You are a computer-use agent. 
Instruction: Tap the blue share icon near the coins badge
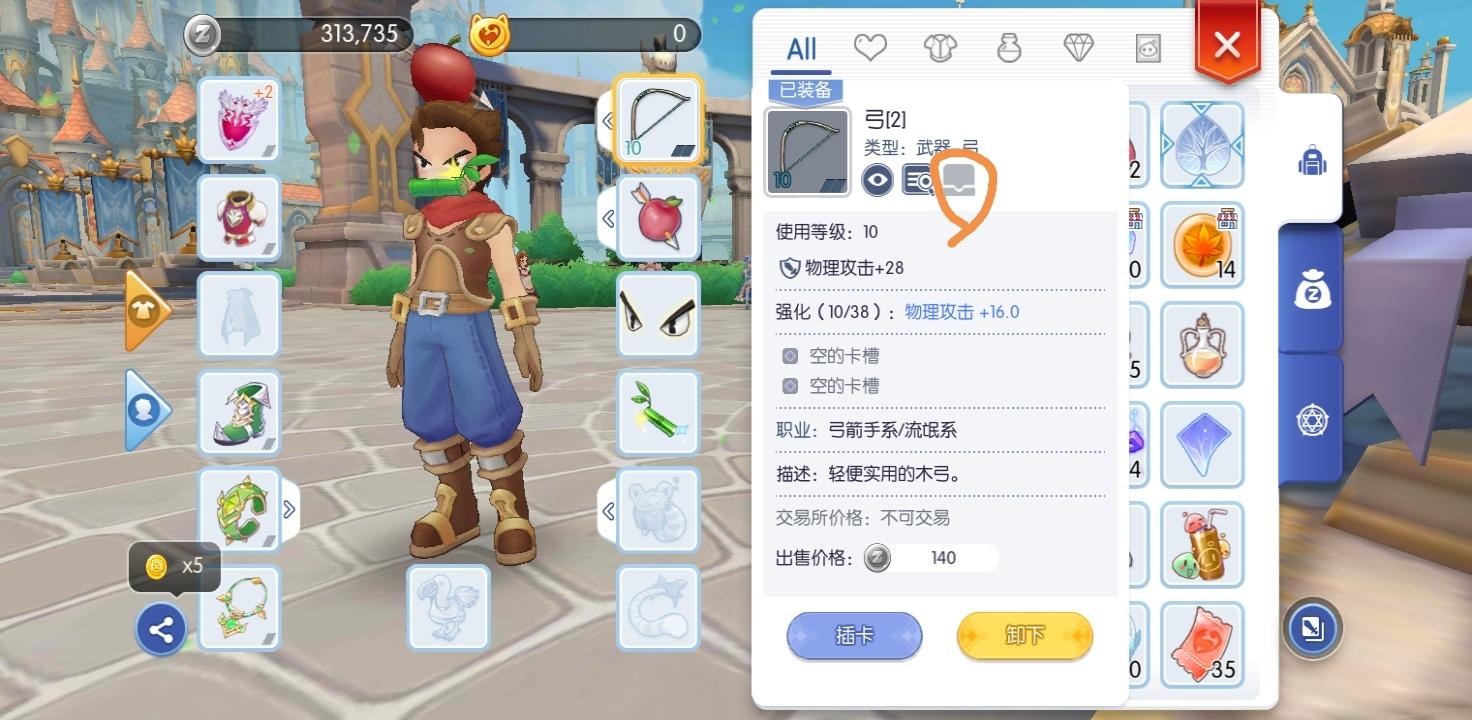(x=161, y=629)
